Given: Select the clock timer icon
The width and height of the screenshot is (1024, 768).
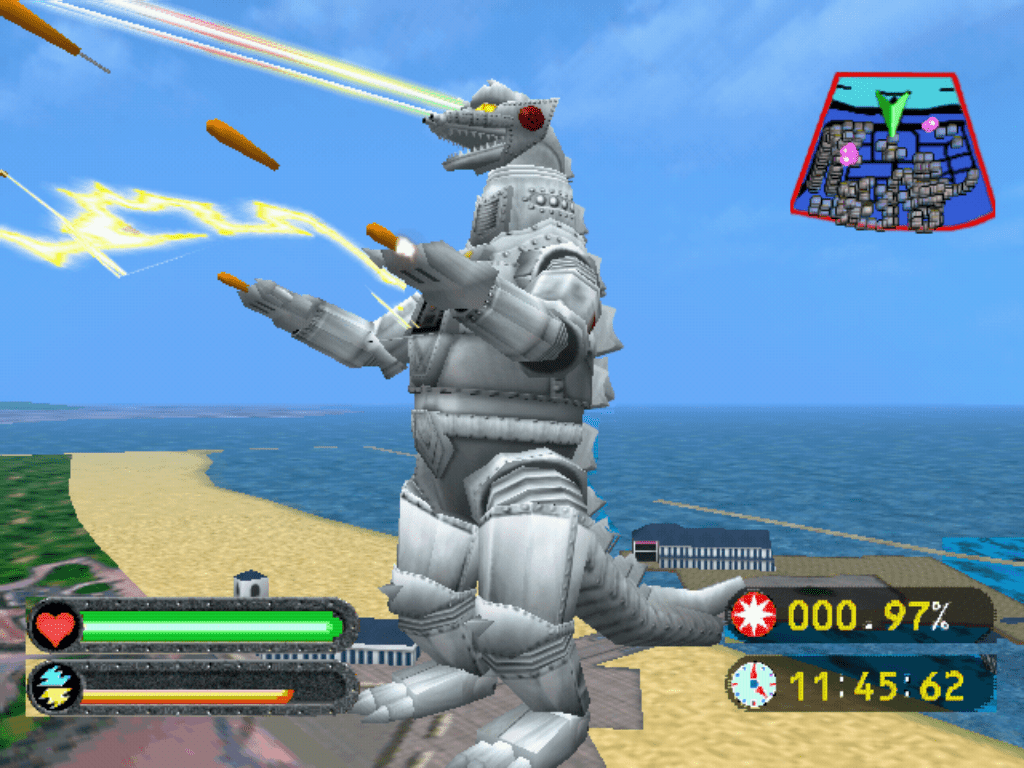Looking at the screenshot, I should (753, 684).
